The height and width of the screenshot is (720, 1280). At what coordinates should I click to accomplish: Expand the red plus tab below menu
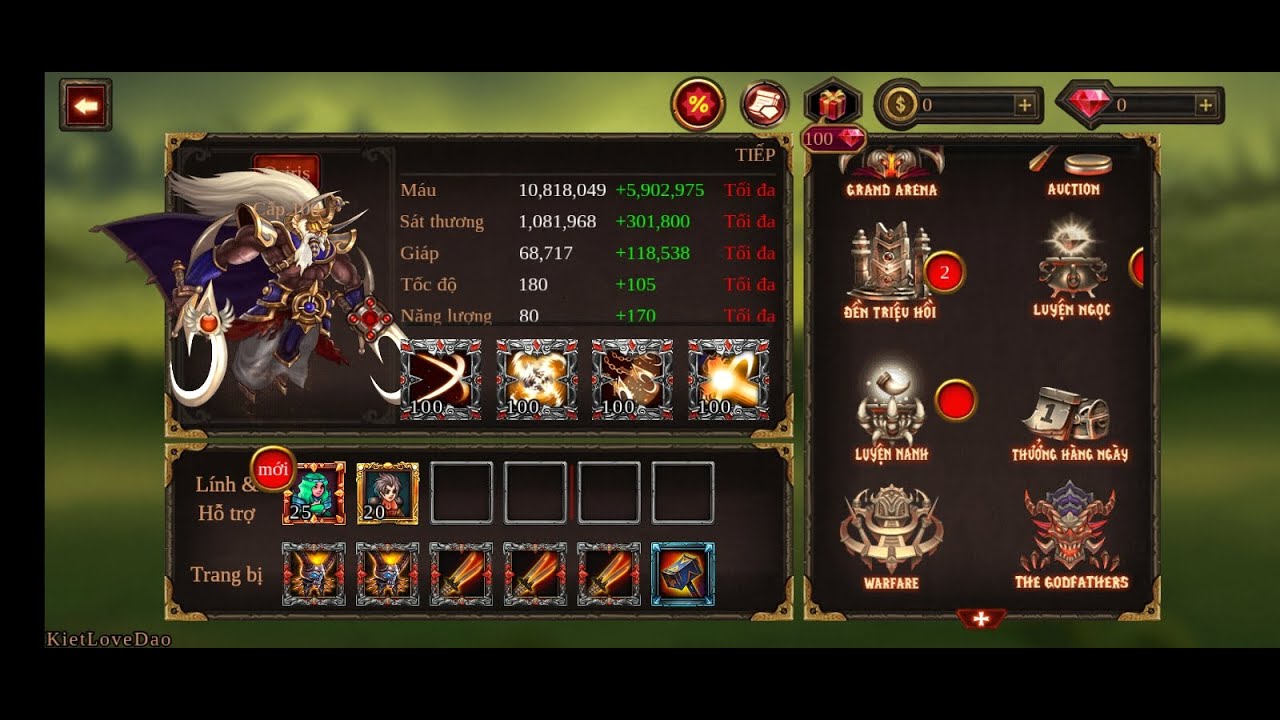coord(981,620)
